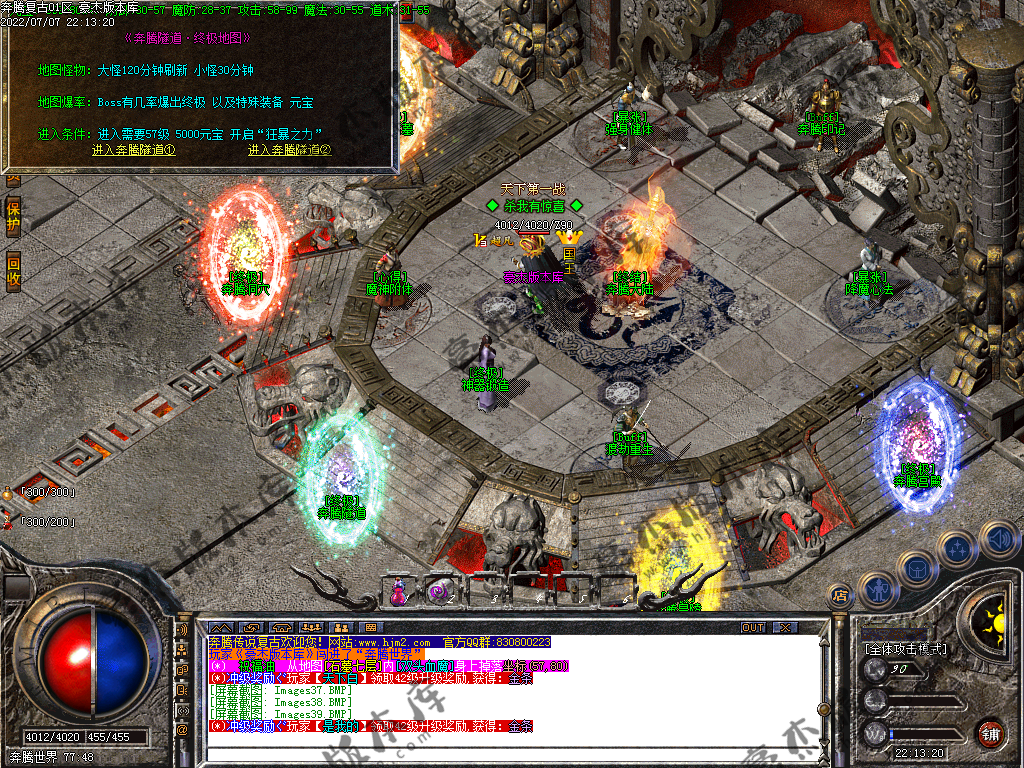
Task: Use the purple scroll in hotbar slot 2
Action: click(438, 592)
